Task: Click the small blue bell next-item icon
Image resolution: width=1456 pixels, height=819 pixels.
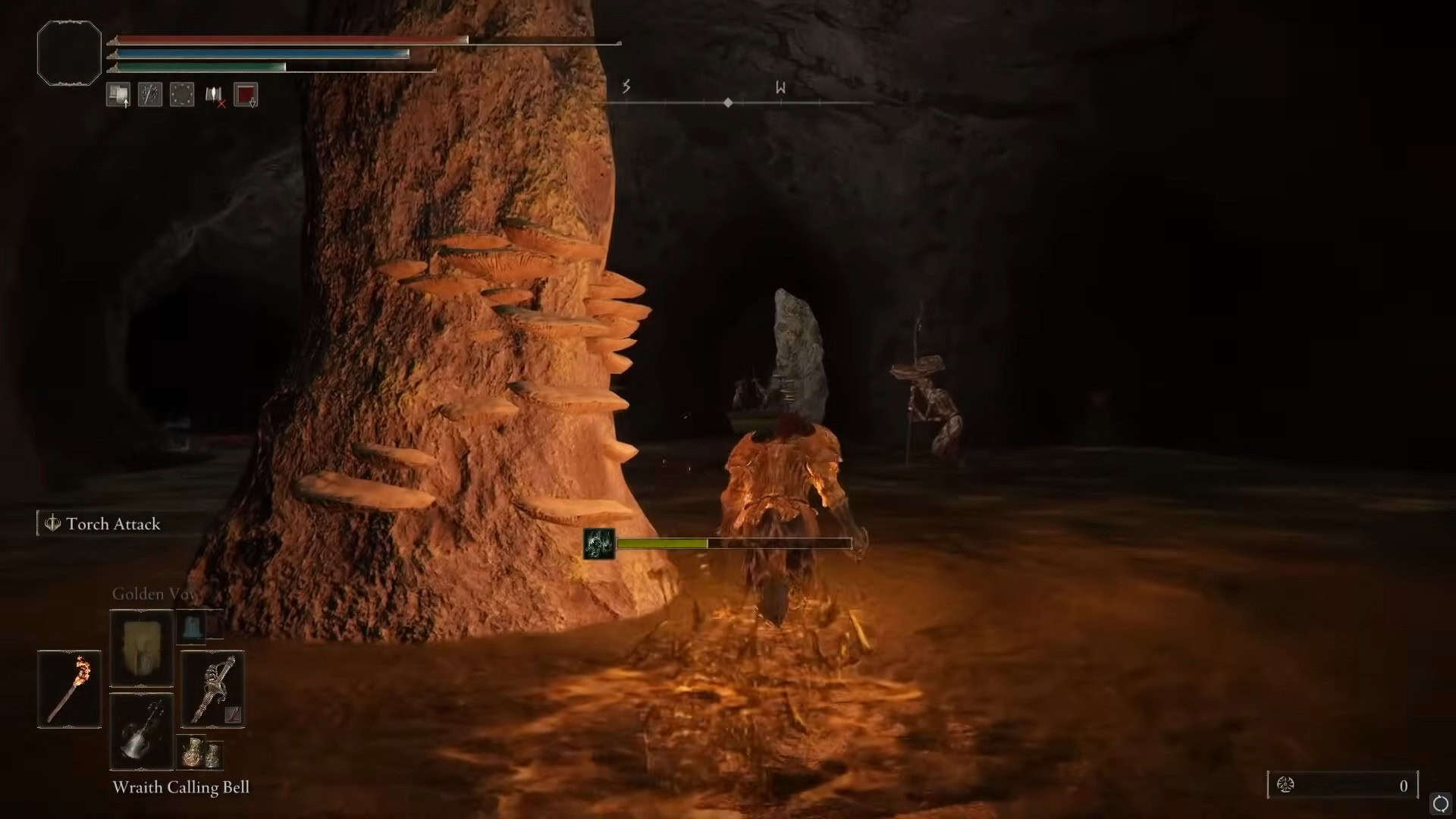Action: click(x=193, y=627)
